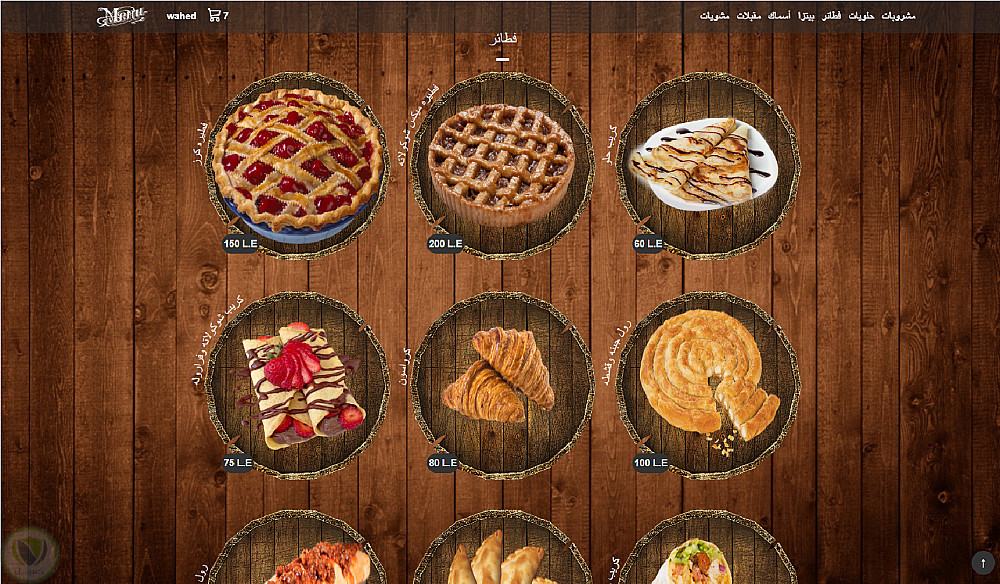This screenshot has height=584, width=1000.
Task: Click the Menu logo in the header
Action: pyautogui.click(x=121, y=16)
